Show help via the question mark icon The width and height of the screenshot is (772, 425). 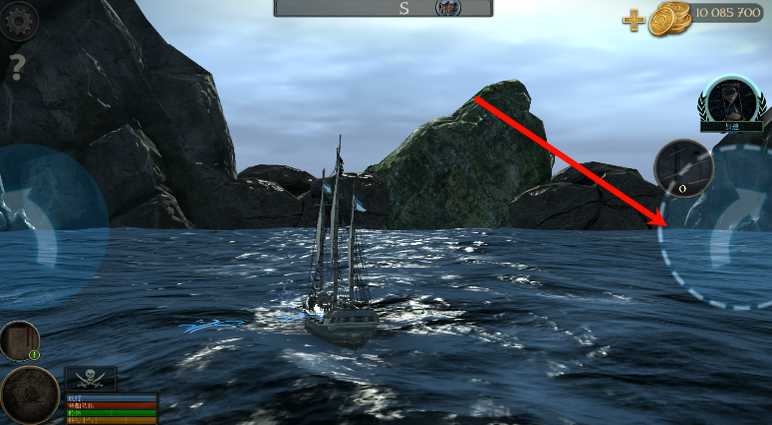click(x=17, y=68)
